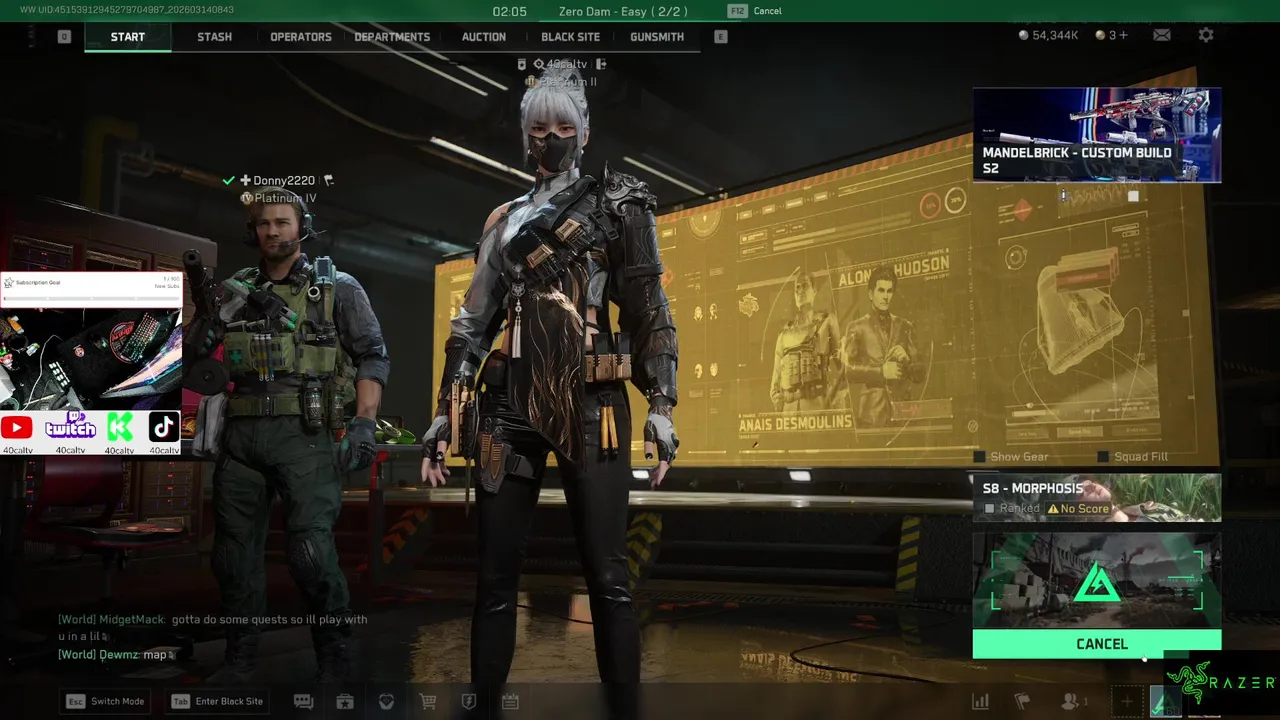Open the mail envelope icon

[1162, 35]
